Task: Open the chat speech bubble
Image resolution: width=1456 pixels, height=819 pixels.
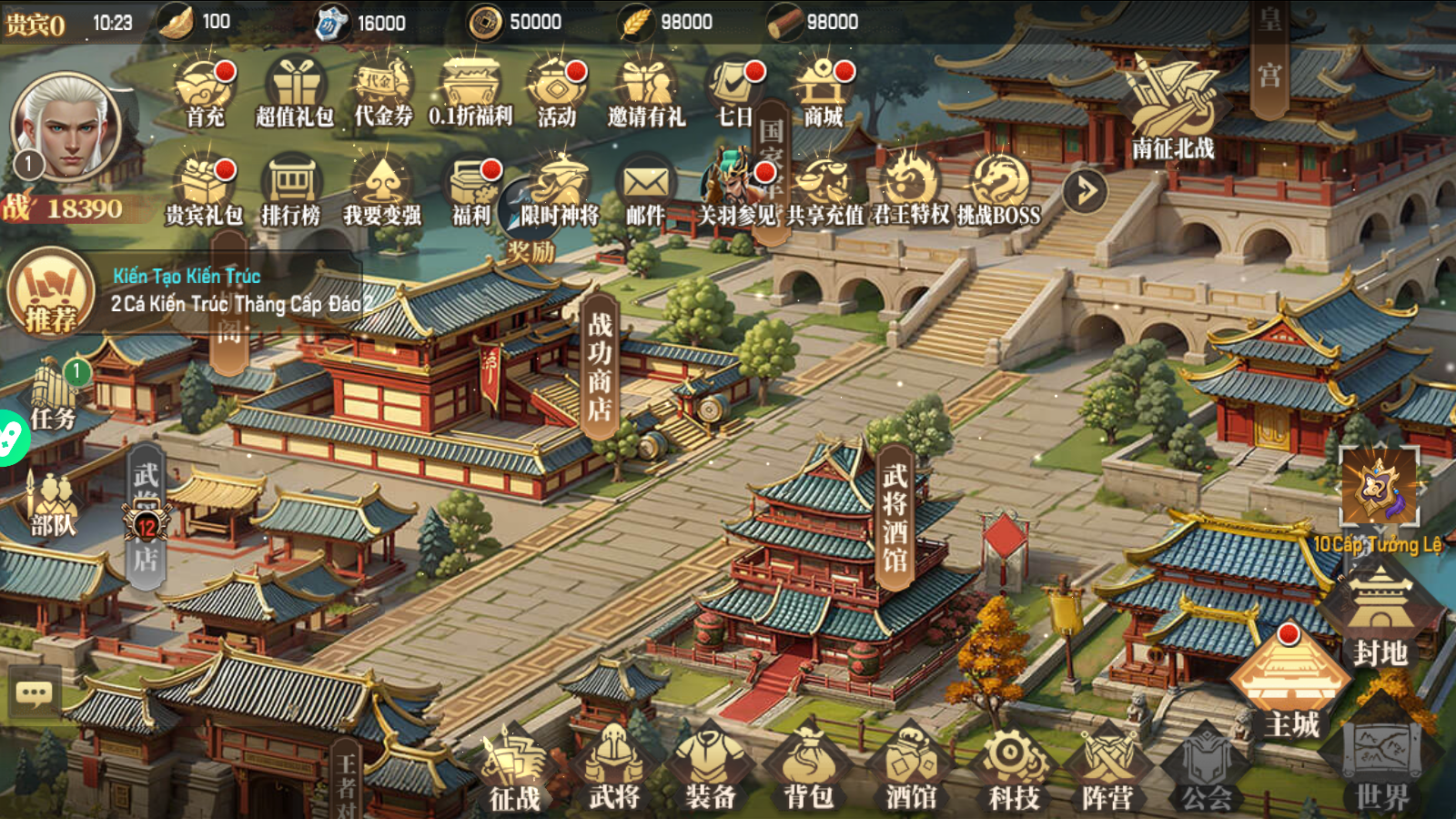Action: [x=35, y=694]
